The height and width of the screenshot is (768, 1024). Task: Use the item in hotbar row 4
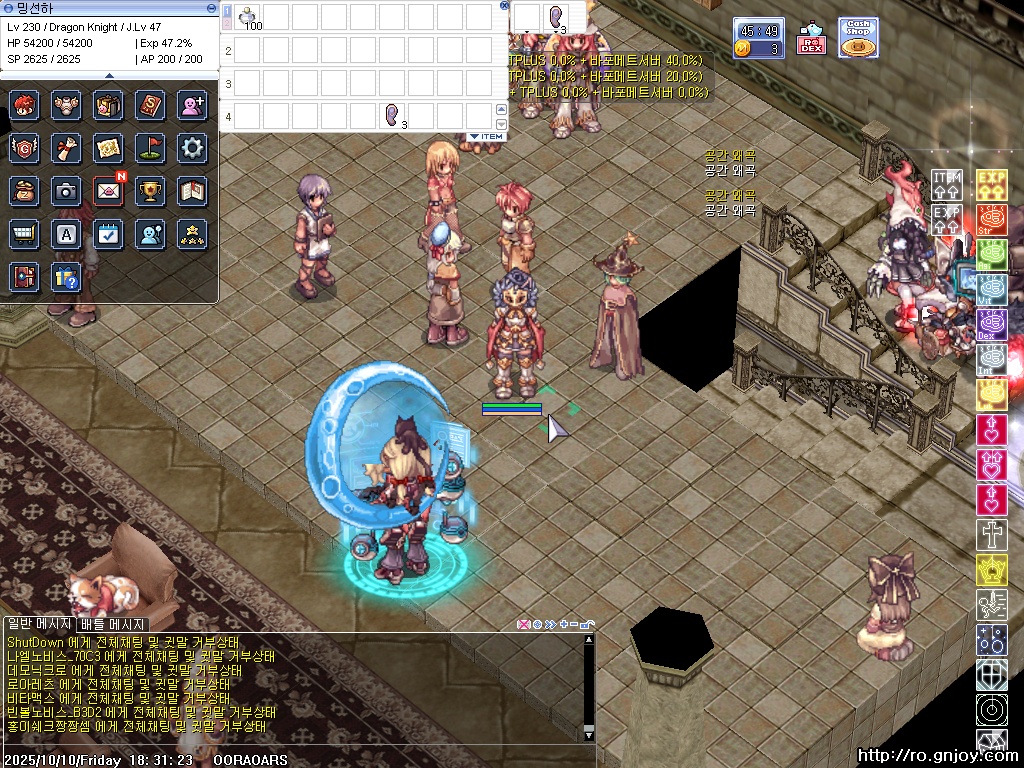[x=392, y=116]
